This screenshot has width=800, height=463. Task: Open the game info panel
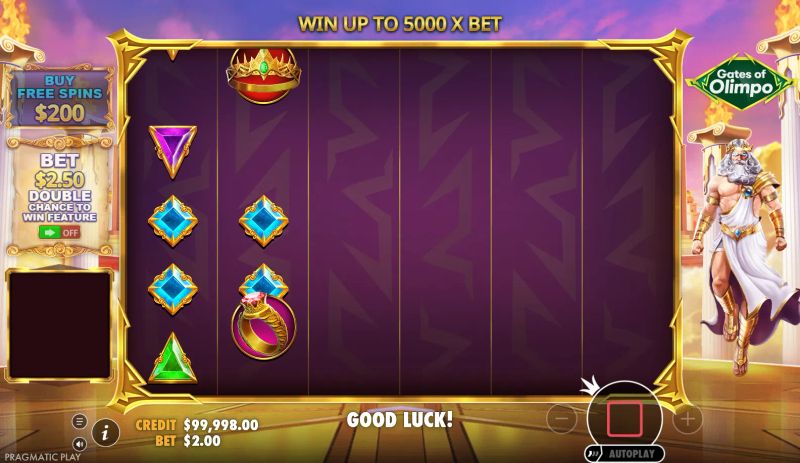[x=104, y=432]
